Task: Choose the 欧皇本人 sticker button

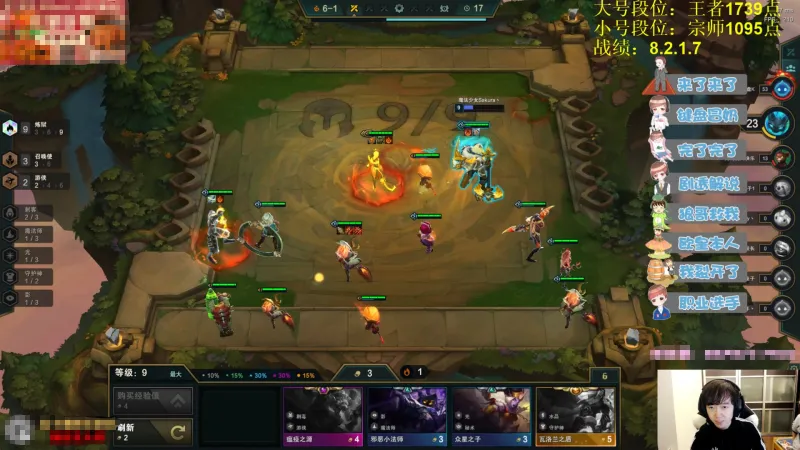Action: click(x=708, y=241)
